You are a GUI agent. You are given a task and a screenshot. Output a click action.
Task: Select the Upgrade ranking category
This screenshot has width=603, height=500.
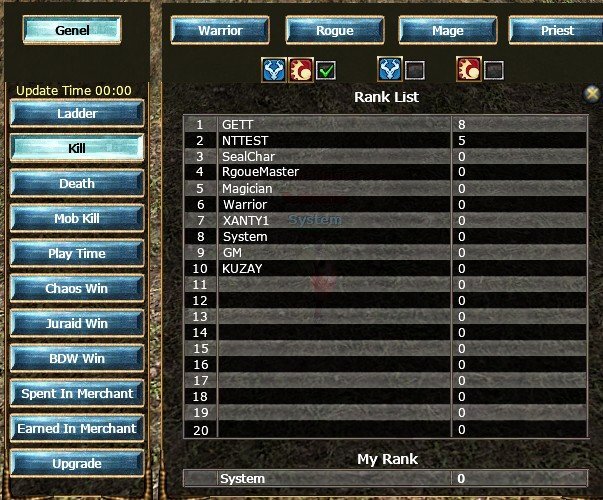coord(77,464)
